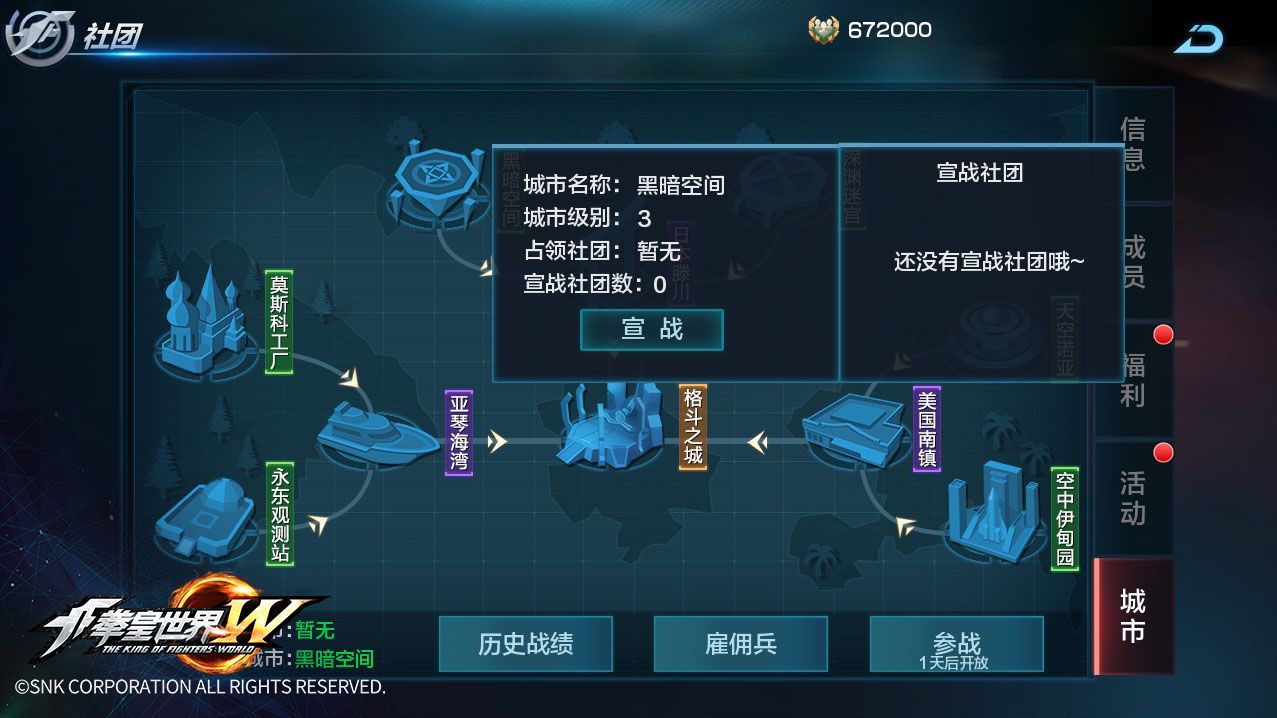Open the 历史战绩 battle history

point(525,644)
